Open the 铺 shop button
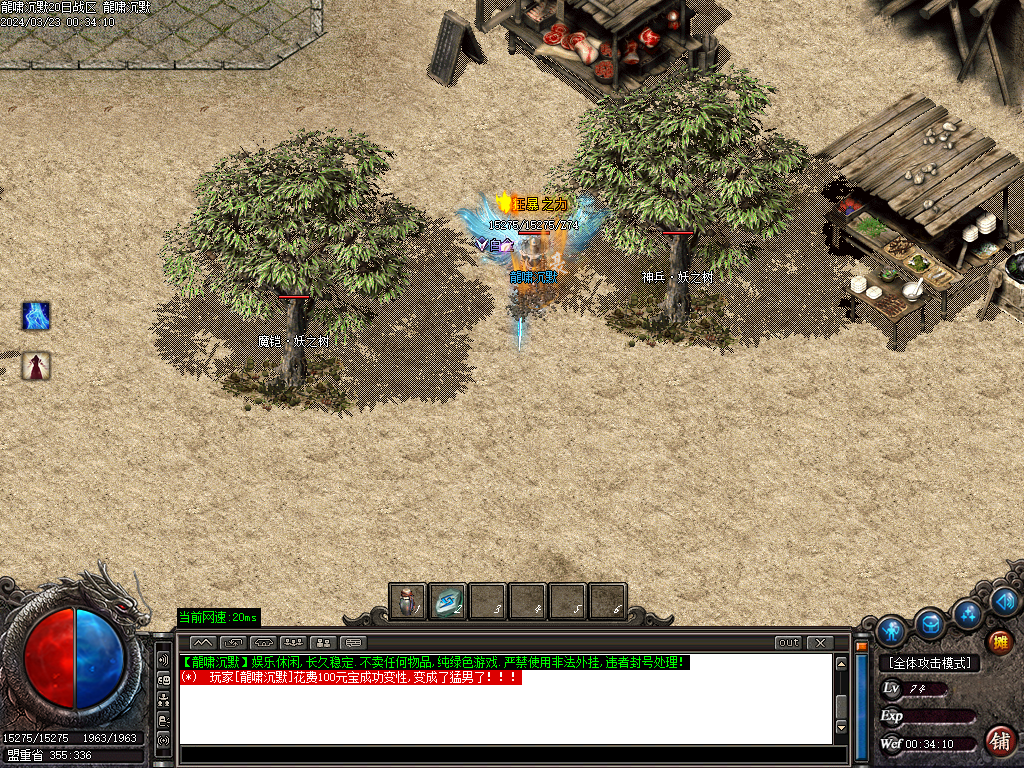The width and height of the screenshot is (1024, 768). (999, 741)
